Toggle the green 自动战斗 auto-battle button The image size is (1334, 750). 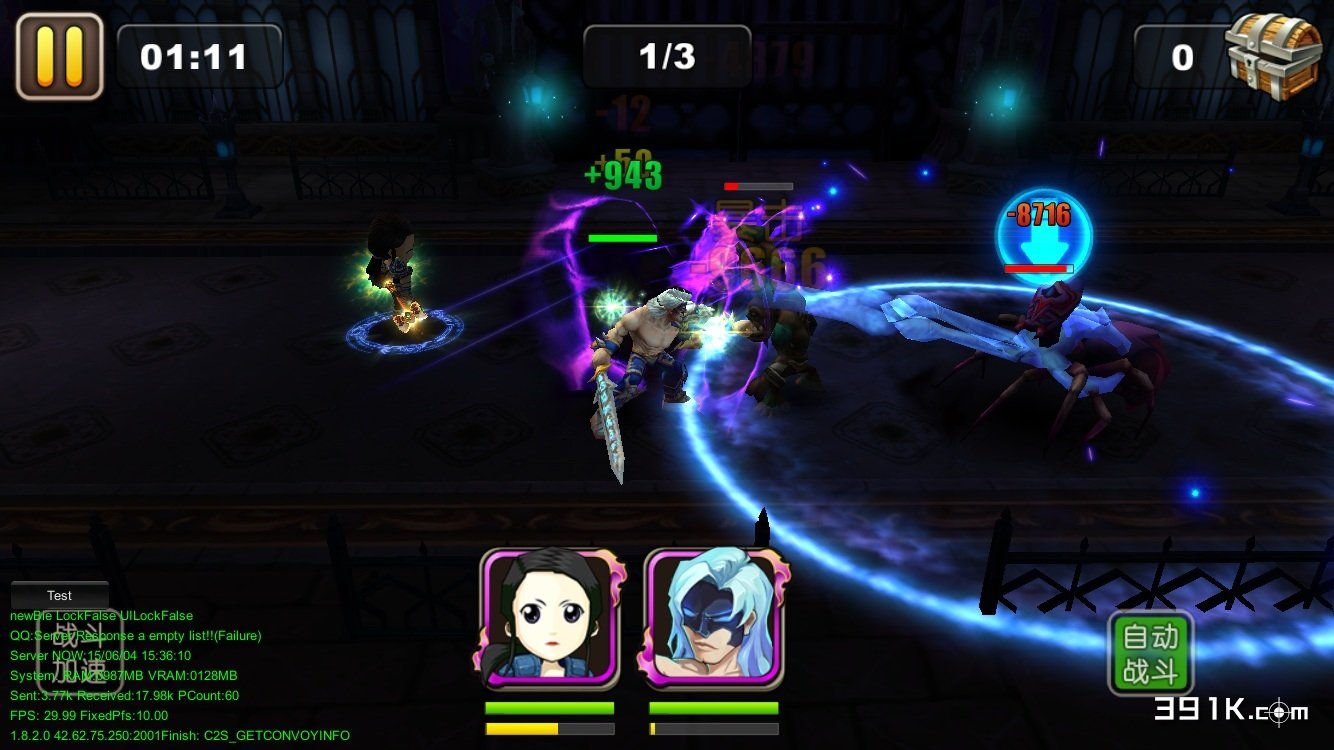coord(1150,653)
